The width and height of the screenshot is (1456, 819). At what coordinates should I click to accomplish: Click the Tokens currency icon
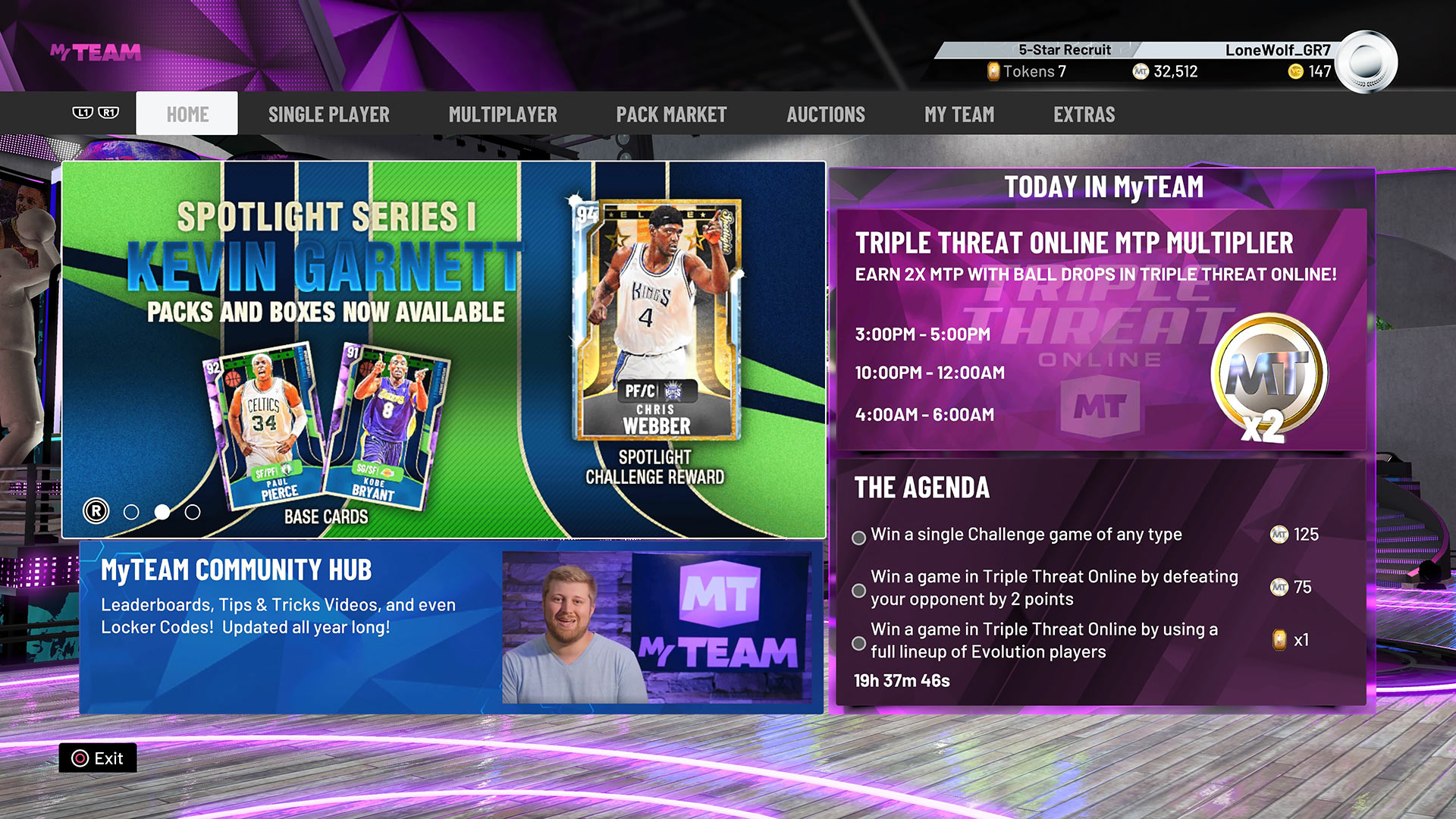point(993,72)
